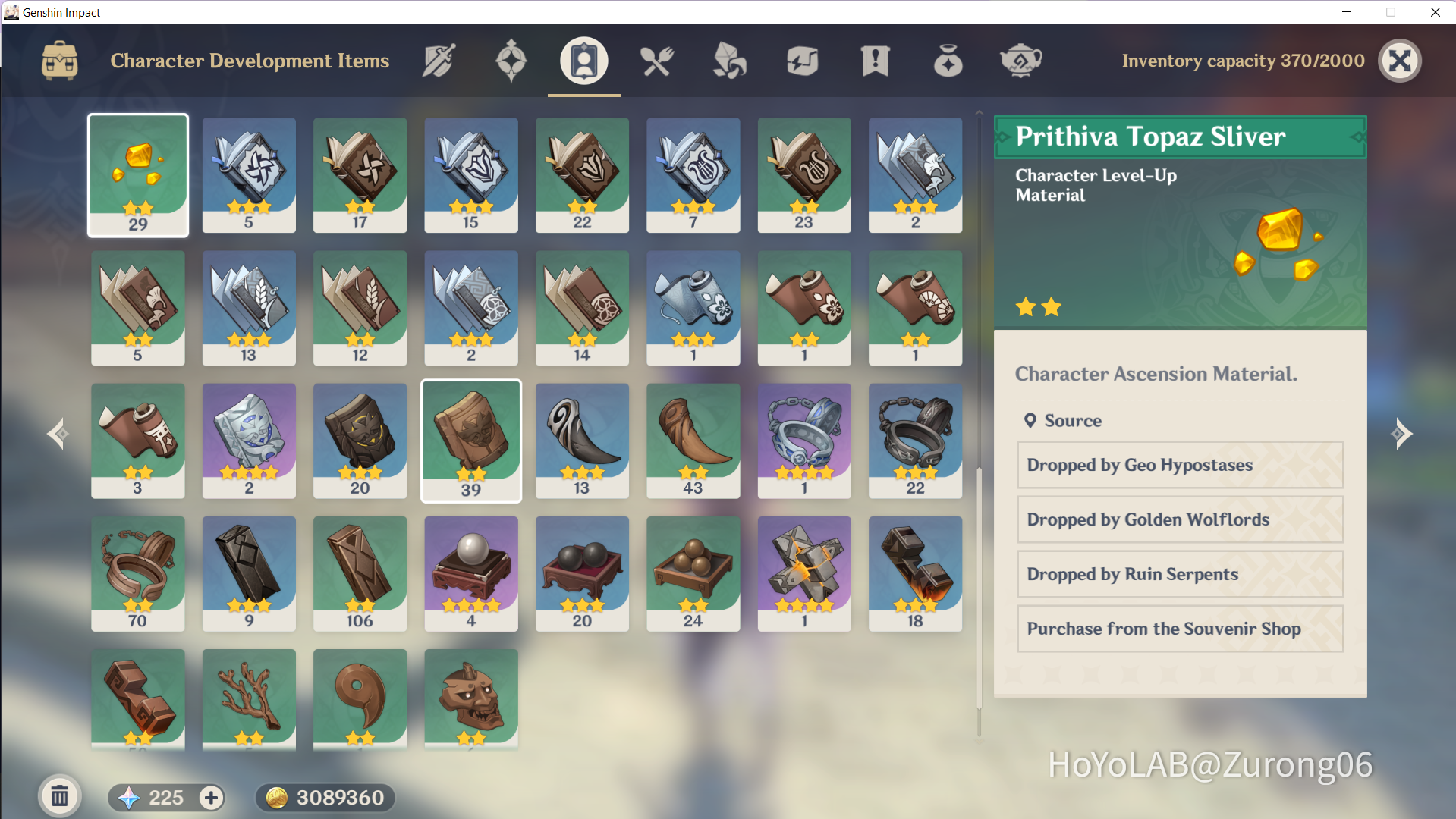This screenshot has height=819, width=1456.
Task: Select the trash delete icon
Action: [60, 796]
